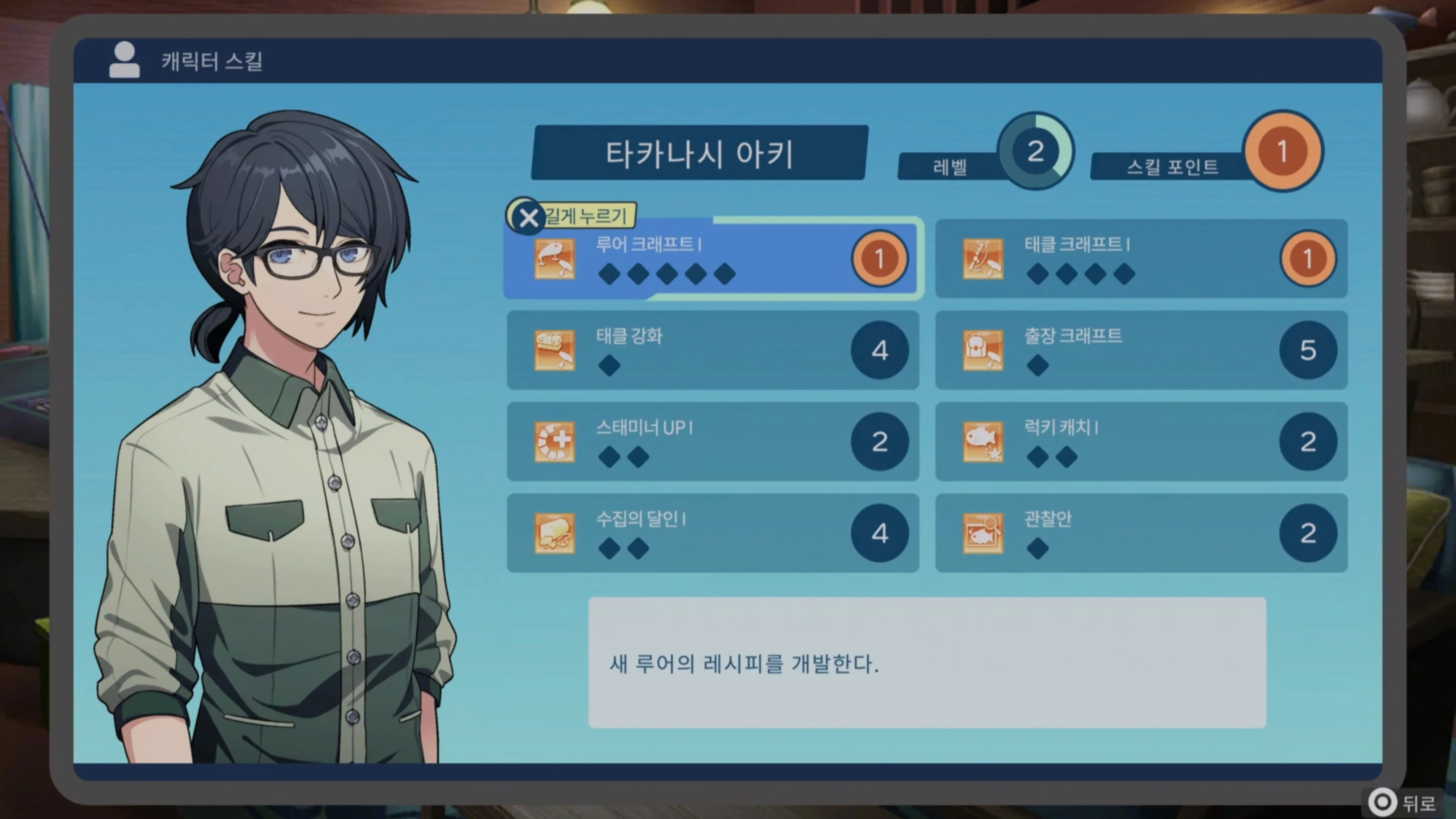The height and width of the screenshot is (819, 1456).
Task: Click the 럭키 캐치 I fish icon
Action: (x=984, y=442)
